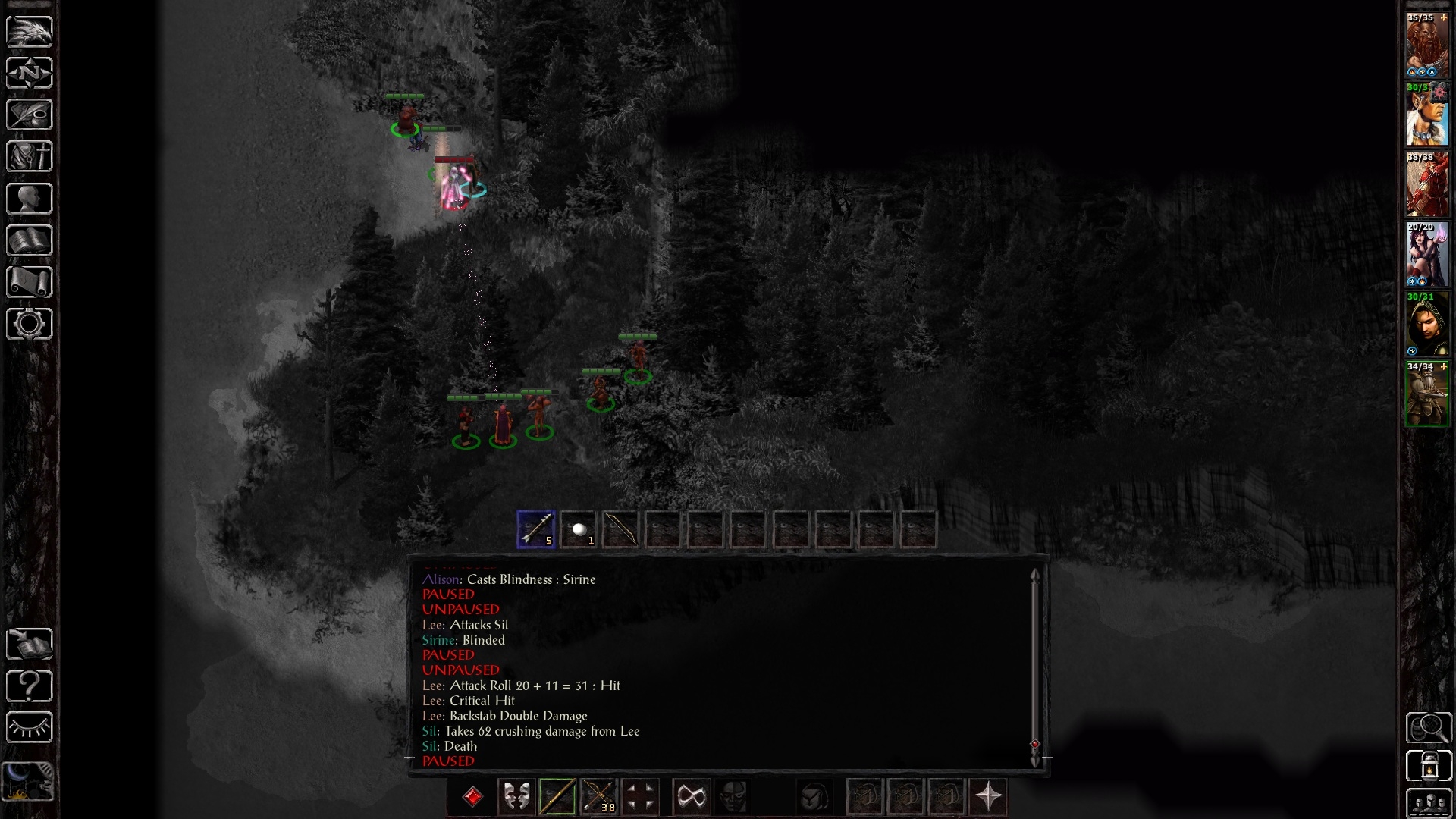Select the white sling bullet slot
Viewport: 1456px width, 819px height.
pos(579,529)
